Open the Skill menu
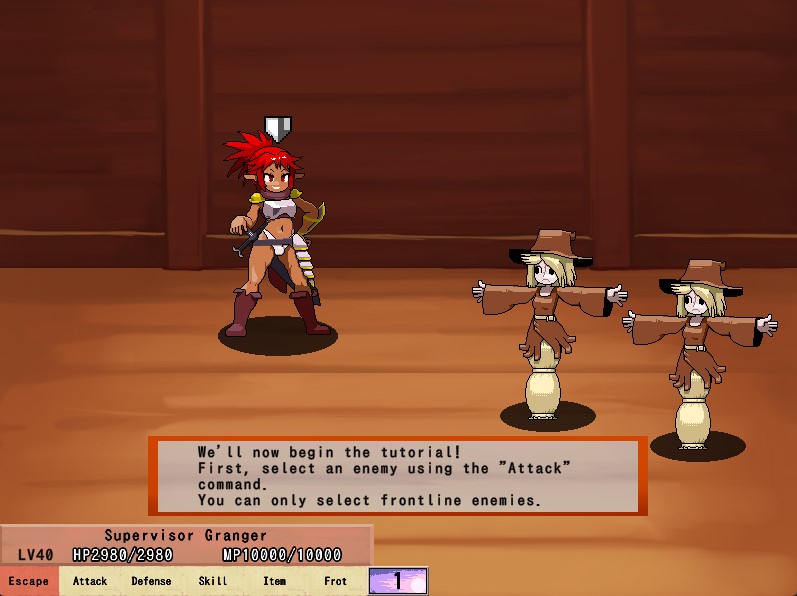Screen dimensions: 797x596 tap(213, 581)
